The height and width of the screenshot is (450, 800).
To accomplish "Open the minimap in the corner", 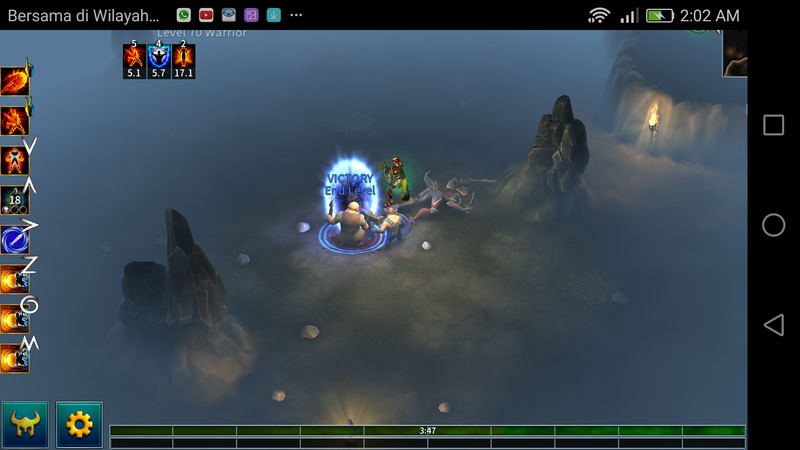I will coord(735,52).
